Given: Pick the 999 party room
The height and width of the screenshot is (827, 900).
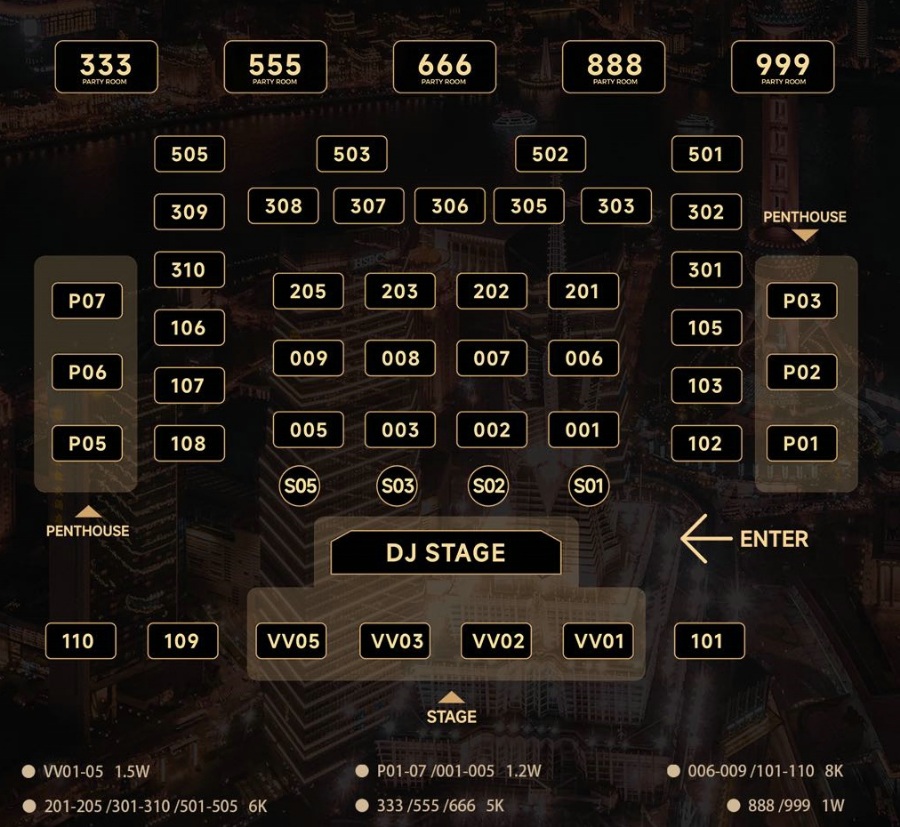Looking at the screenshot, I should pyautogui.click(x=783, y=67).
